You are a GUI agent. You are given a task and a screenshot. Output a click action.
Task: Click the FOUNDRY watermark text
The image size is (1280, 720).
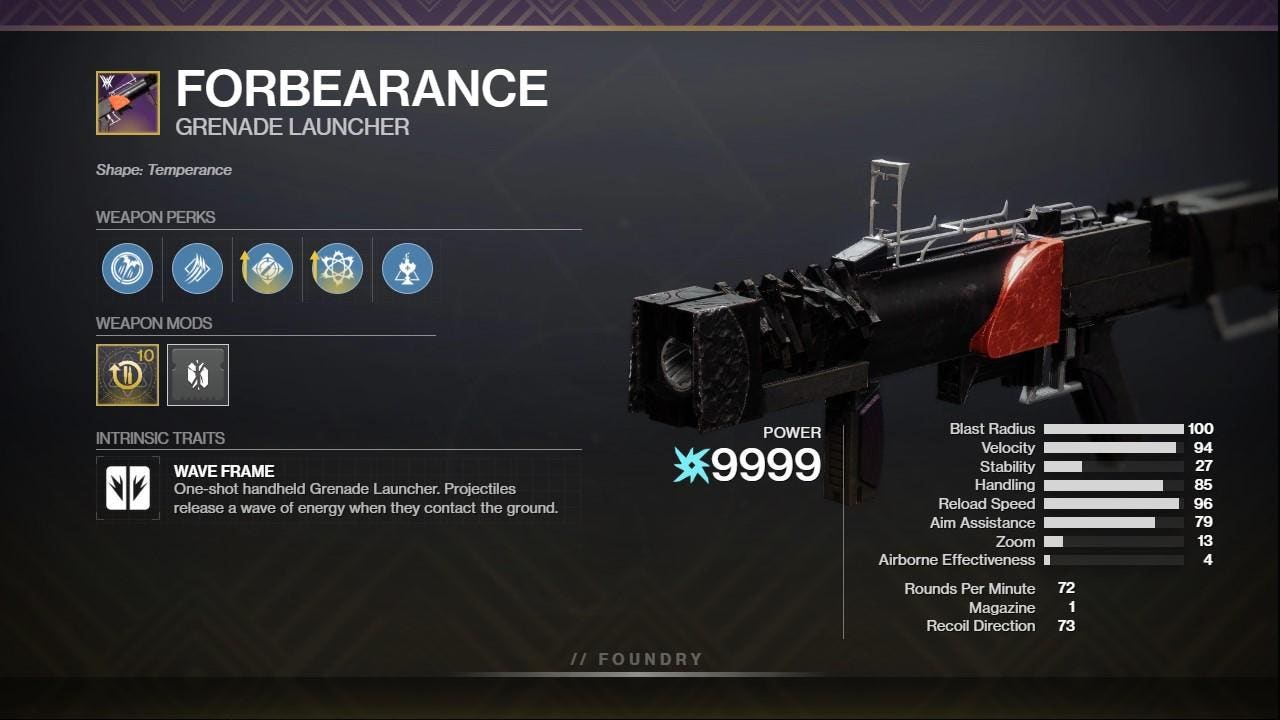click(x=636, y=658)
